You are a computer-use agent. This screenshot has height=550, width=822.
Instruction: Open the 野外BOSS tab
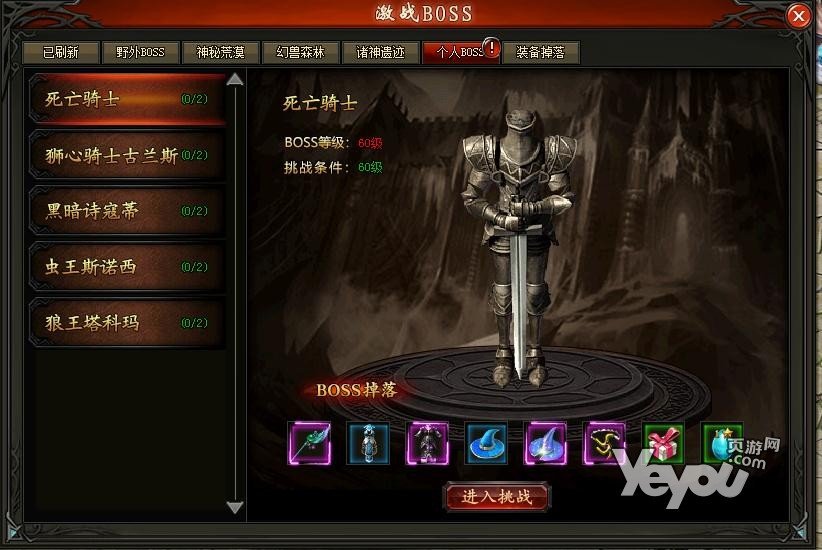click(x=140, y=52)
